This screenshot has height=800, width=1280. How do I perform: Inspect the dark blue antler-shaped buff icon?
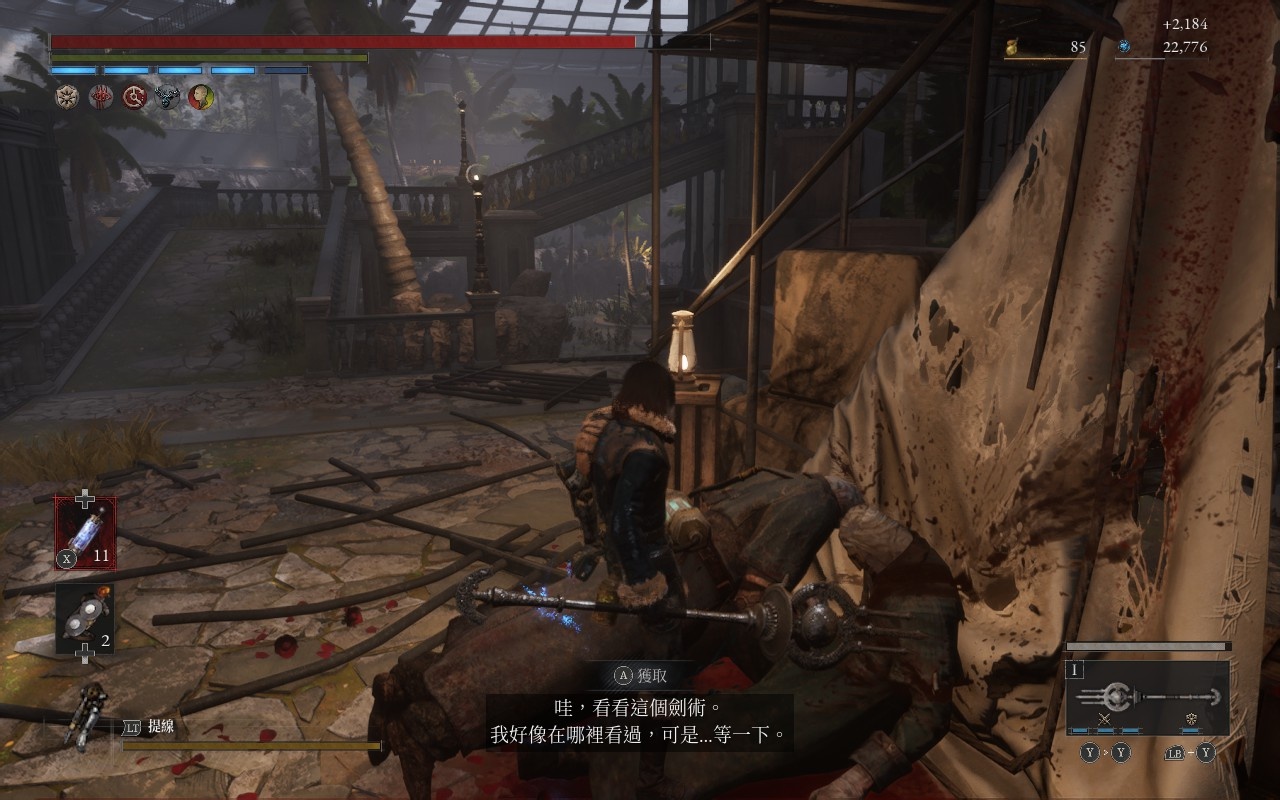[167, 97]
